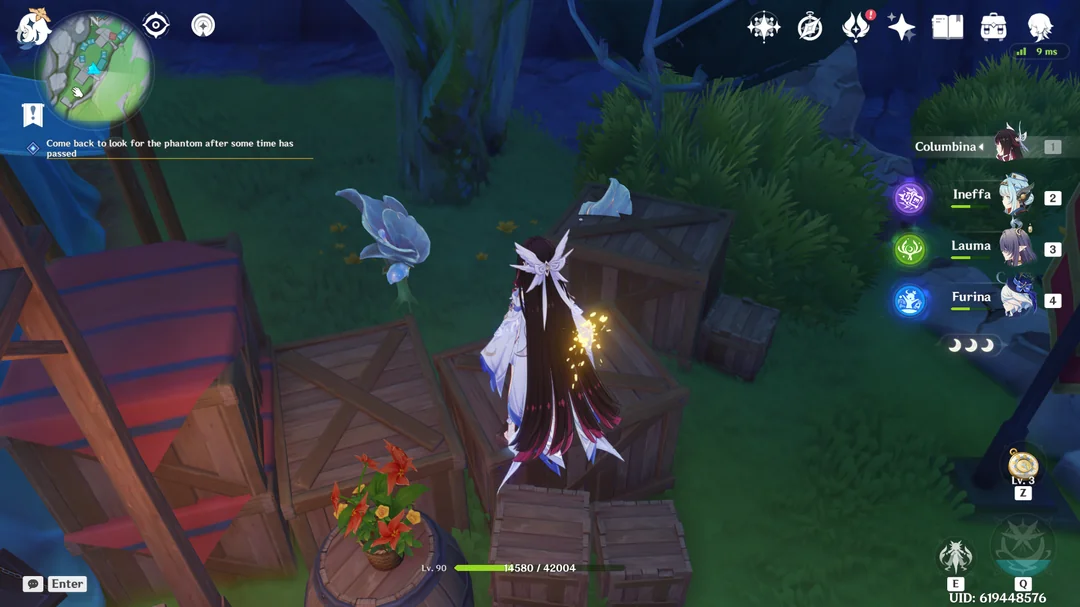
Task: Select the tracked phantom quest objective text
Action: [x=170, y=148]
